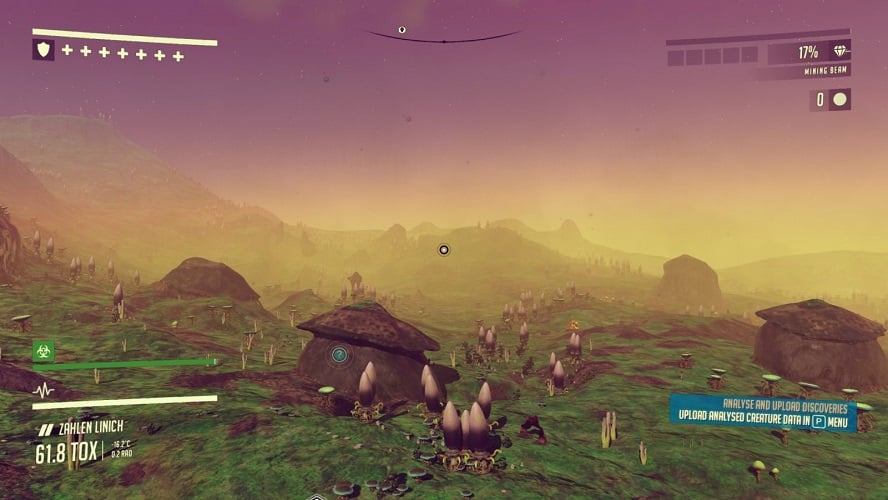Viewport: 888px width, 500px height.
Task: Click the units currency coin icon
Action: [x=840, y=99]
